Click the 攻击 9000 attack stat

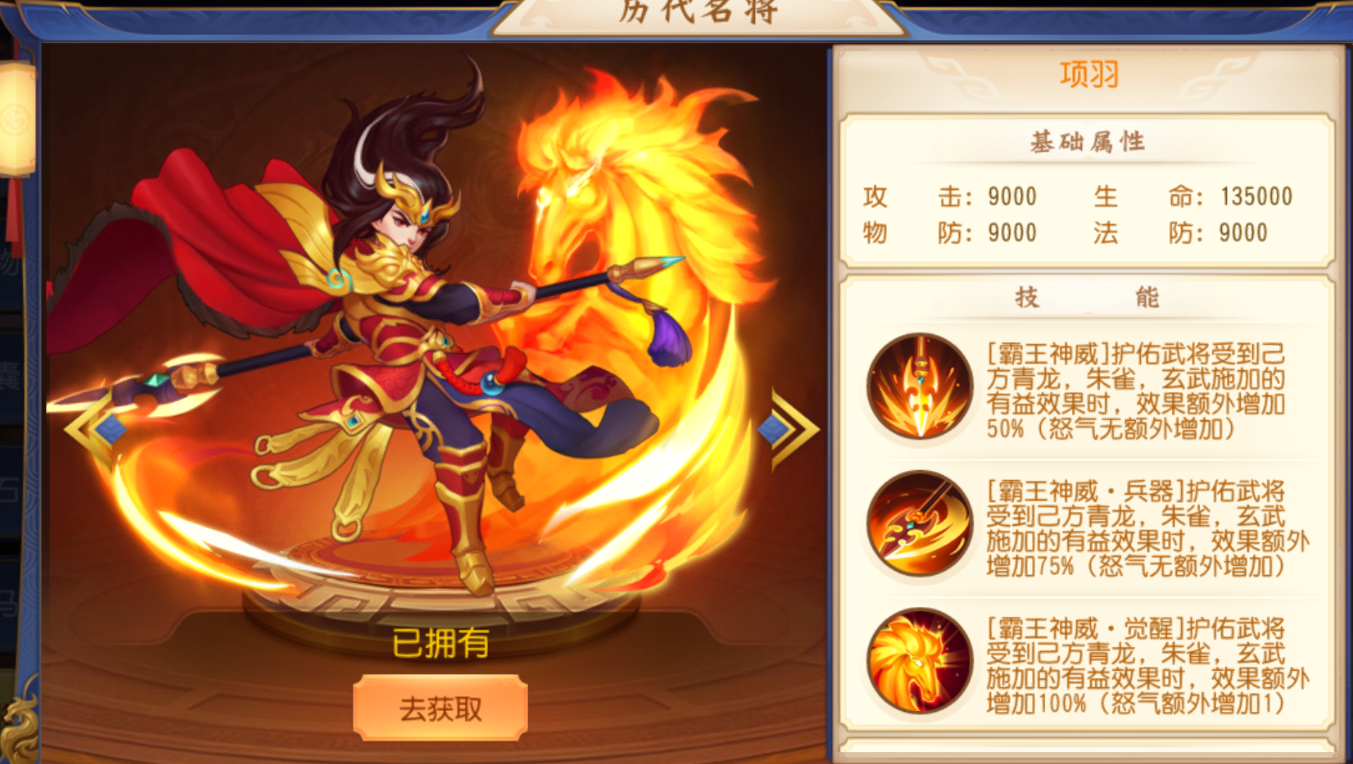point(945,197)
